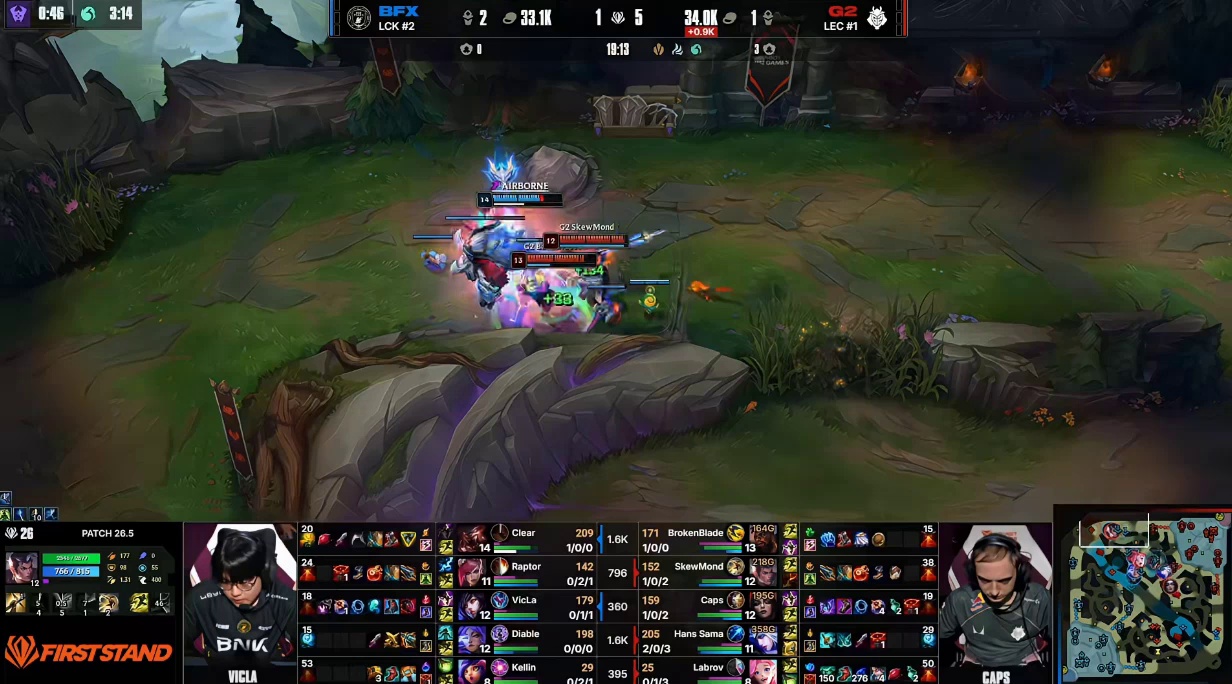Click the Baron timer icon

(16, 13)
